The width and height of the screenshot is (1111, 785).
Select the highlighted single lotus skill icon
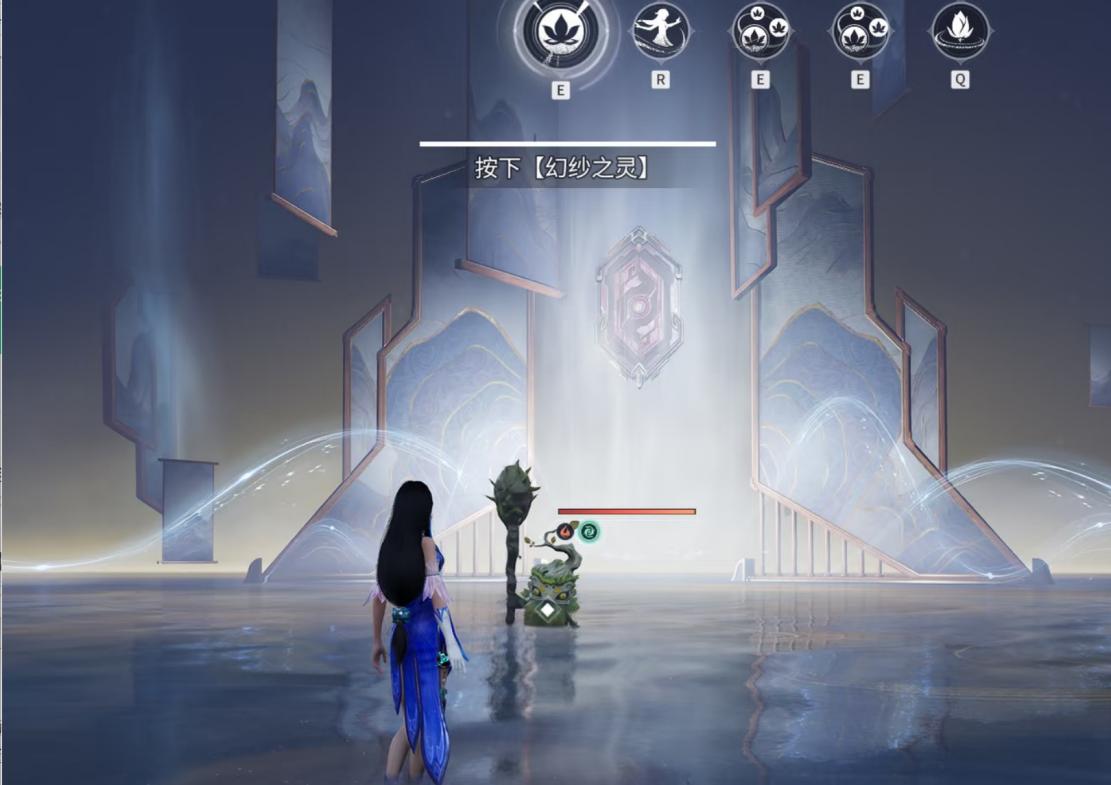(560, 33)
